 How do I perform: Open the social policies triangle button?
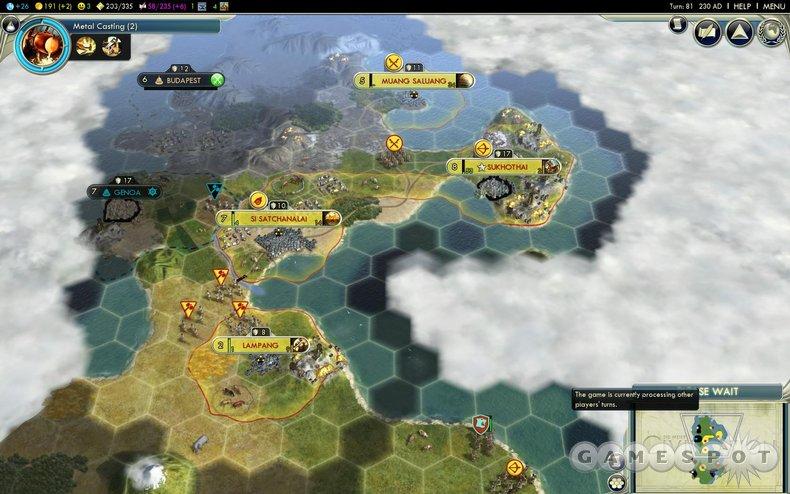[740, 32]
